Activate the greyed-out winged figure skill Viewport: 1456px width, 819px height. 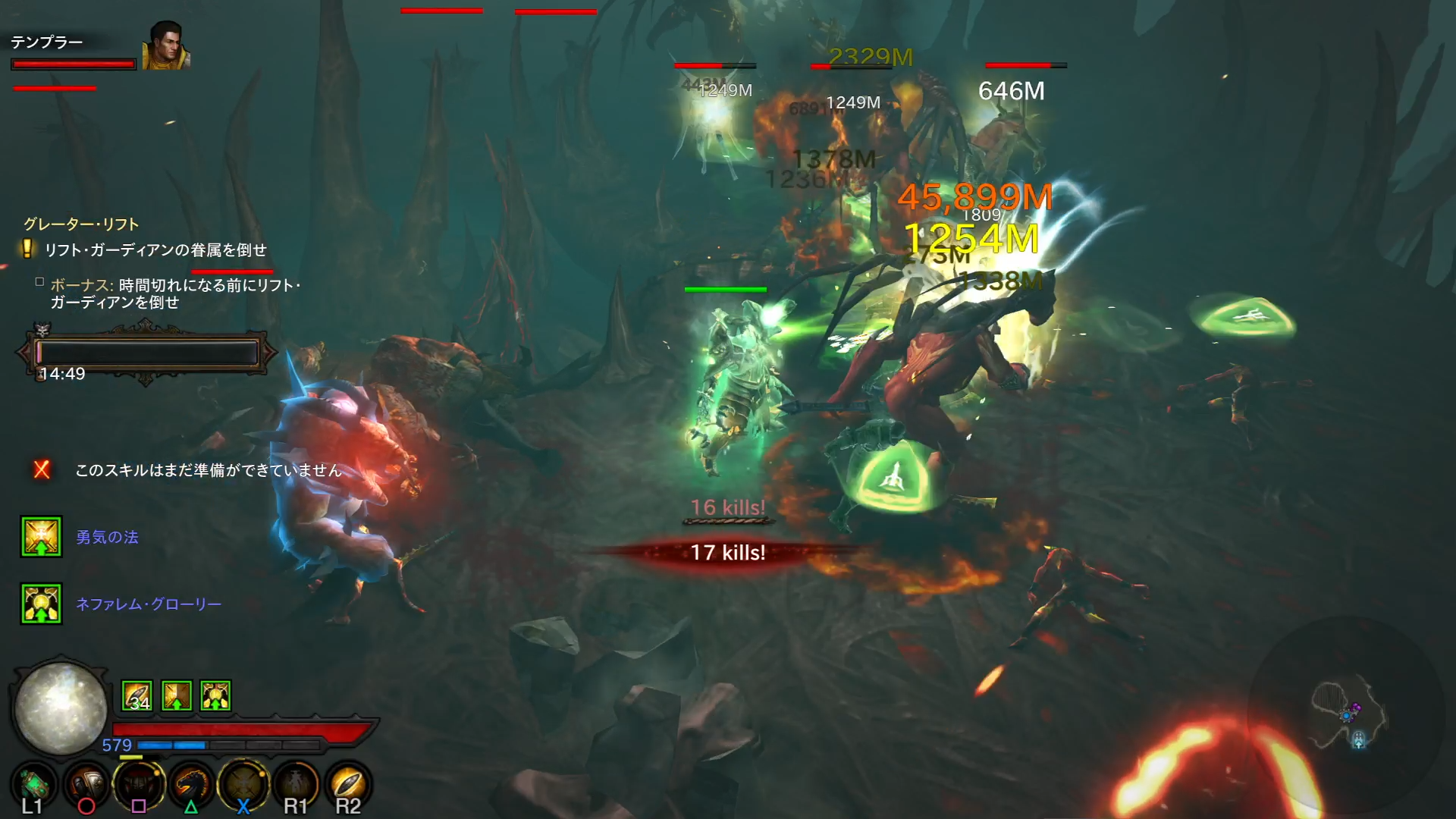click(x=296, y=784)
